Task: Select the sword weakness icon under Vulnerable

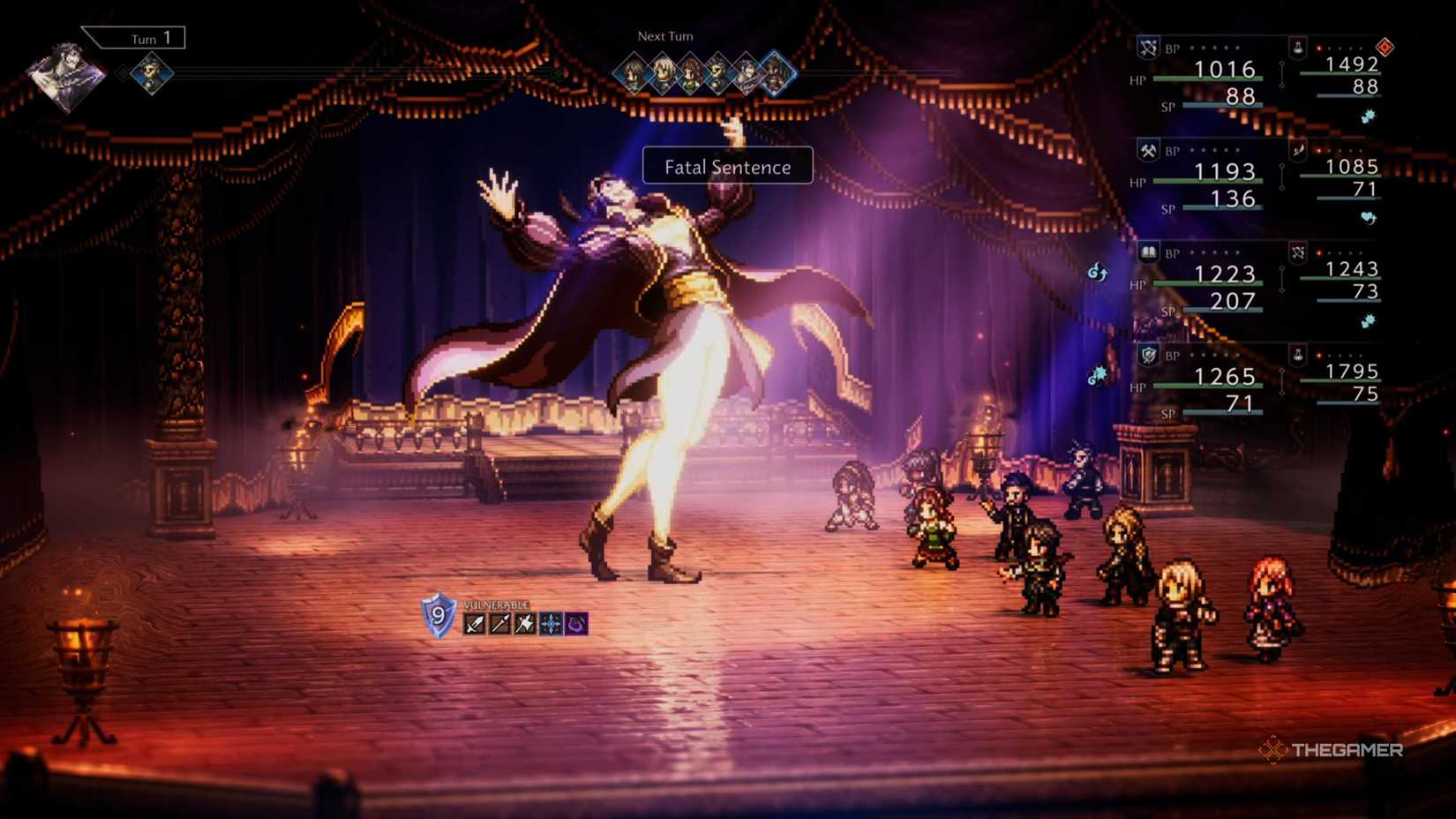Action: click(x=474, y=623)
